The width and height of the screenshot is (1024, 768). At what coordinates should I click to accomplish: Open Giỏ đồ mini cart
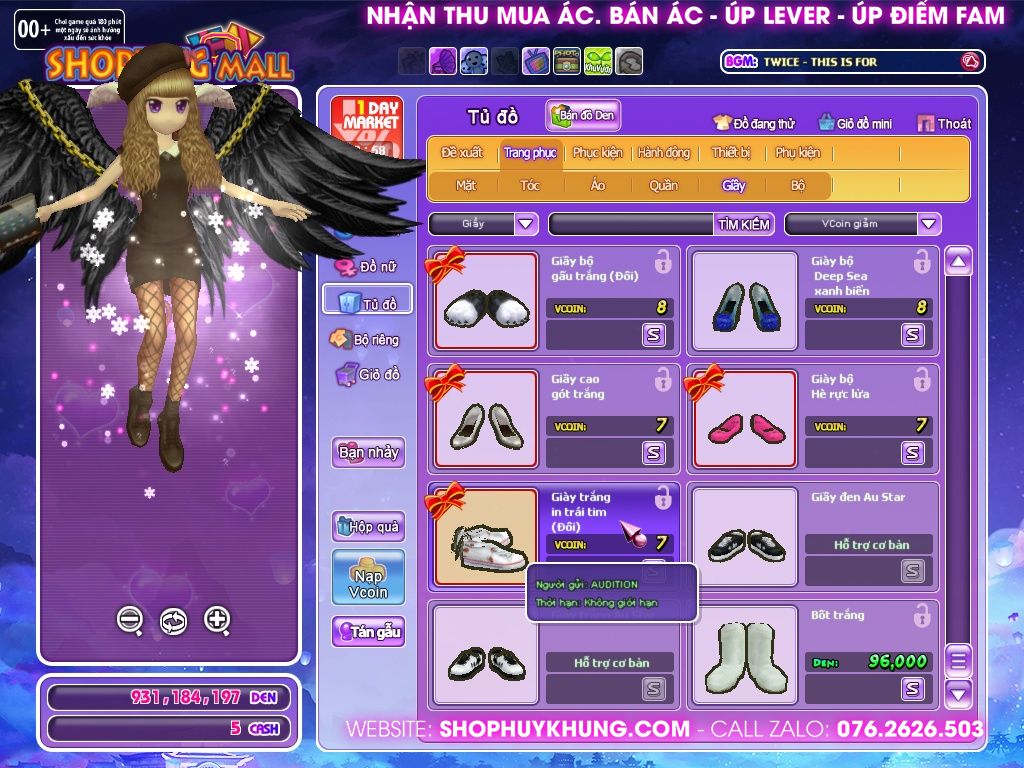855,124
